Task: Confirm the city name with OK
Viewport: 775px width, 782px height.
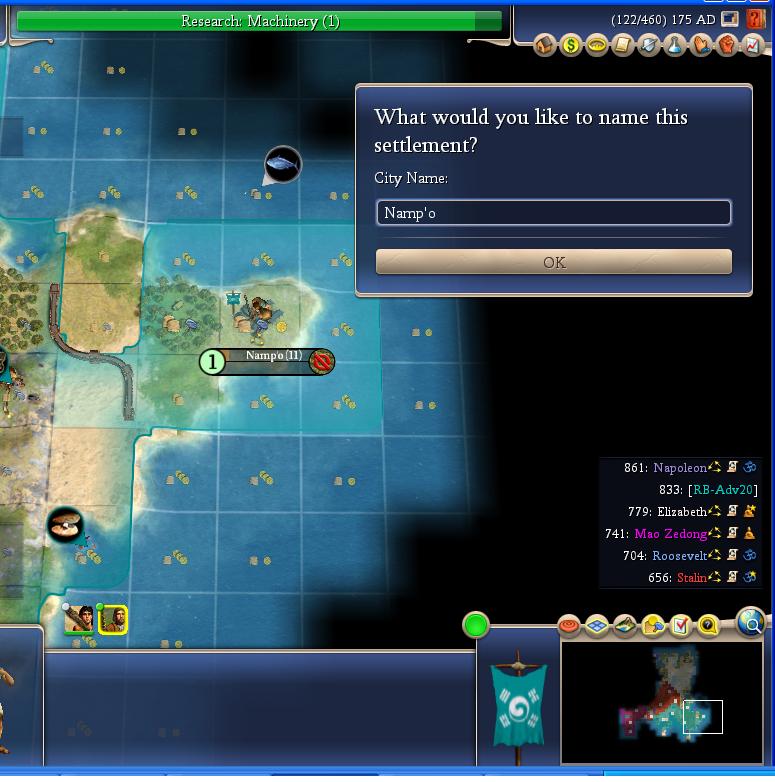Action: (x=553, y=262)
